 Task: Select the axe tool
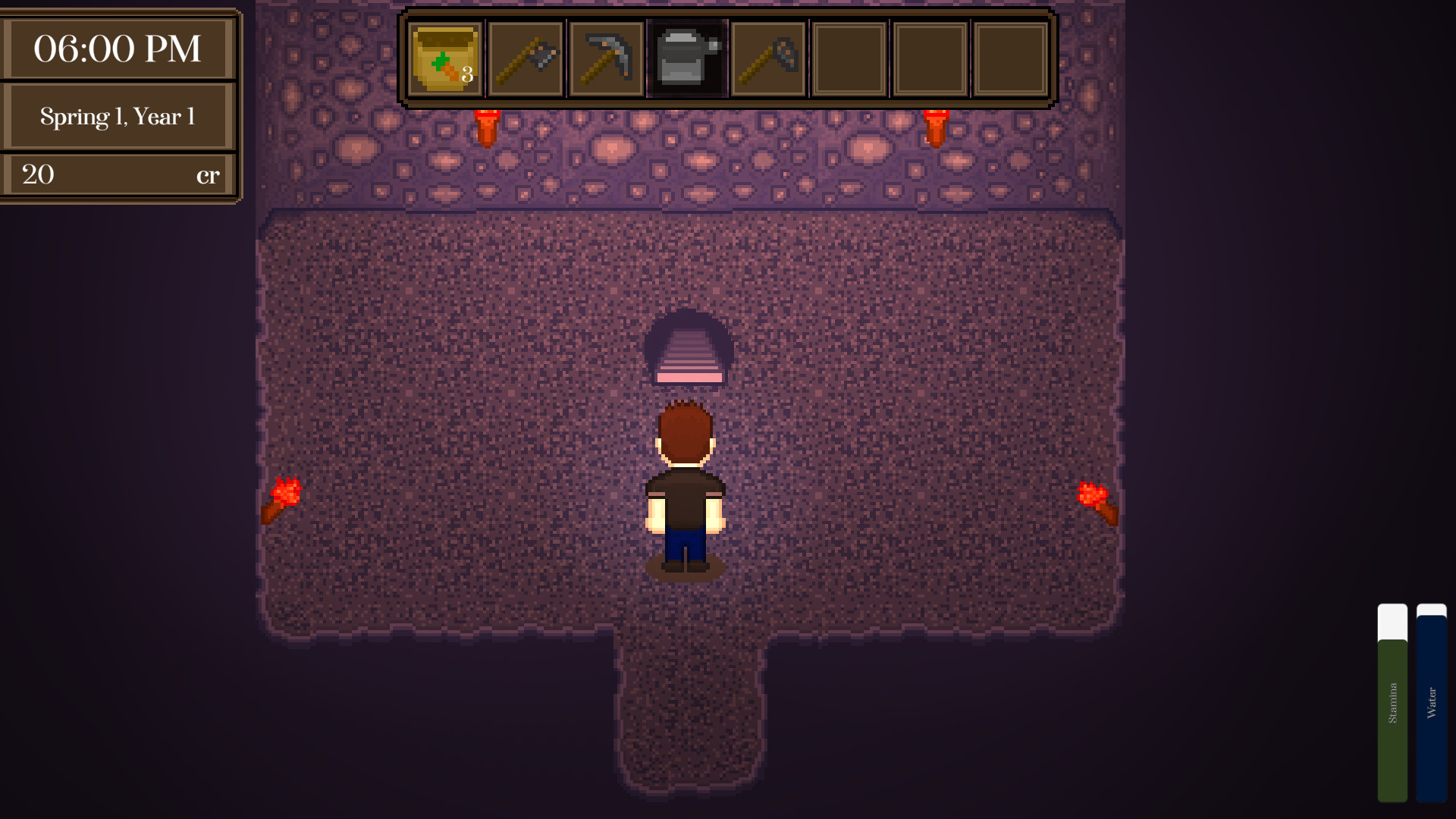click(x=526, y=58)
